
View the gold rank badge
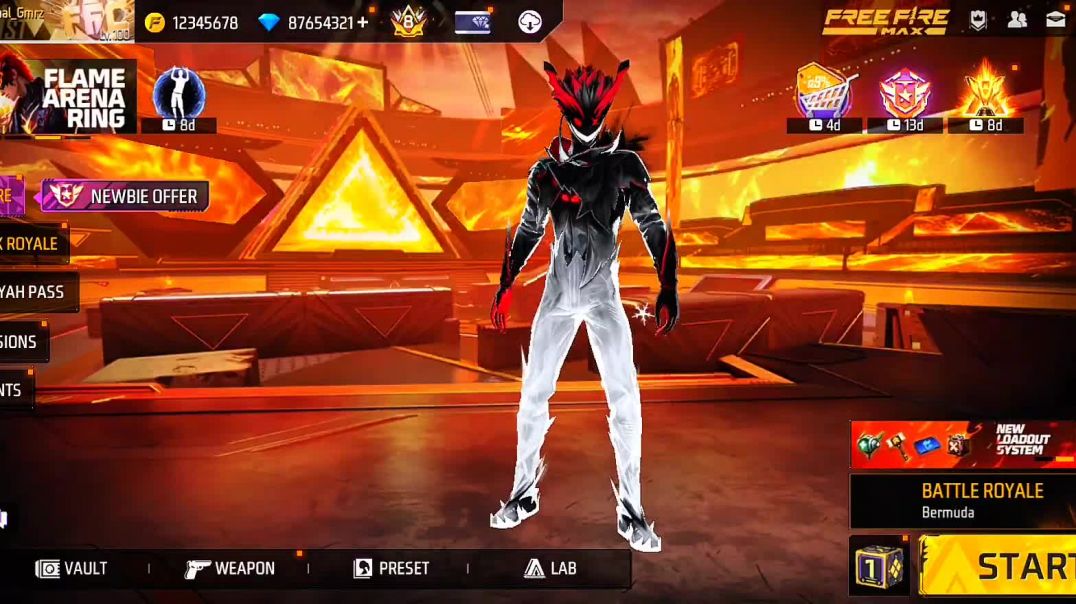pyautogui.click(x=408, y=21)
